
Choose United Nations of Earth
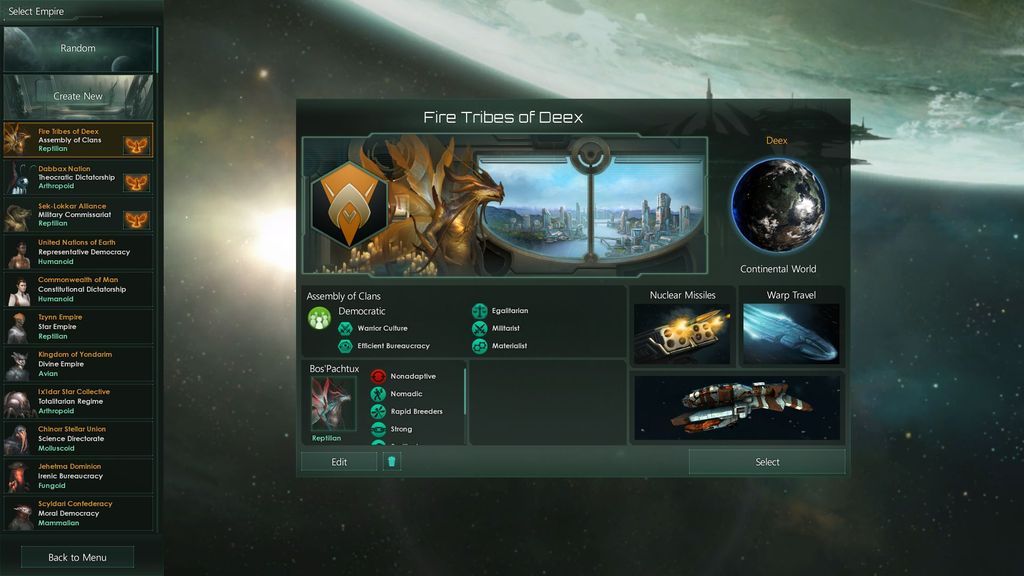78,252
